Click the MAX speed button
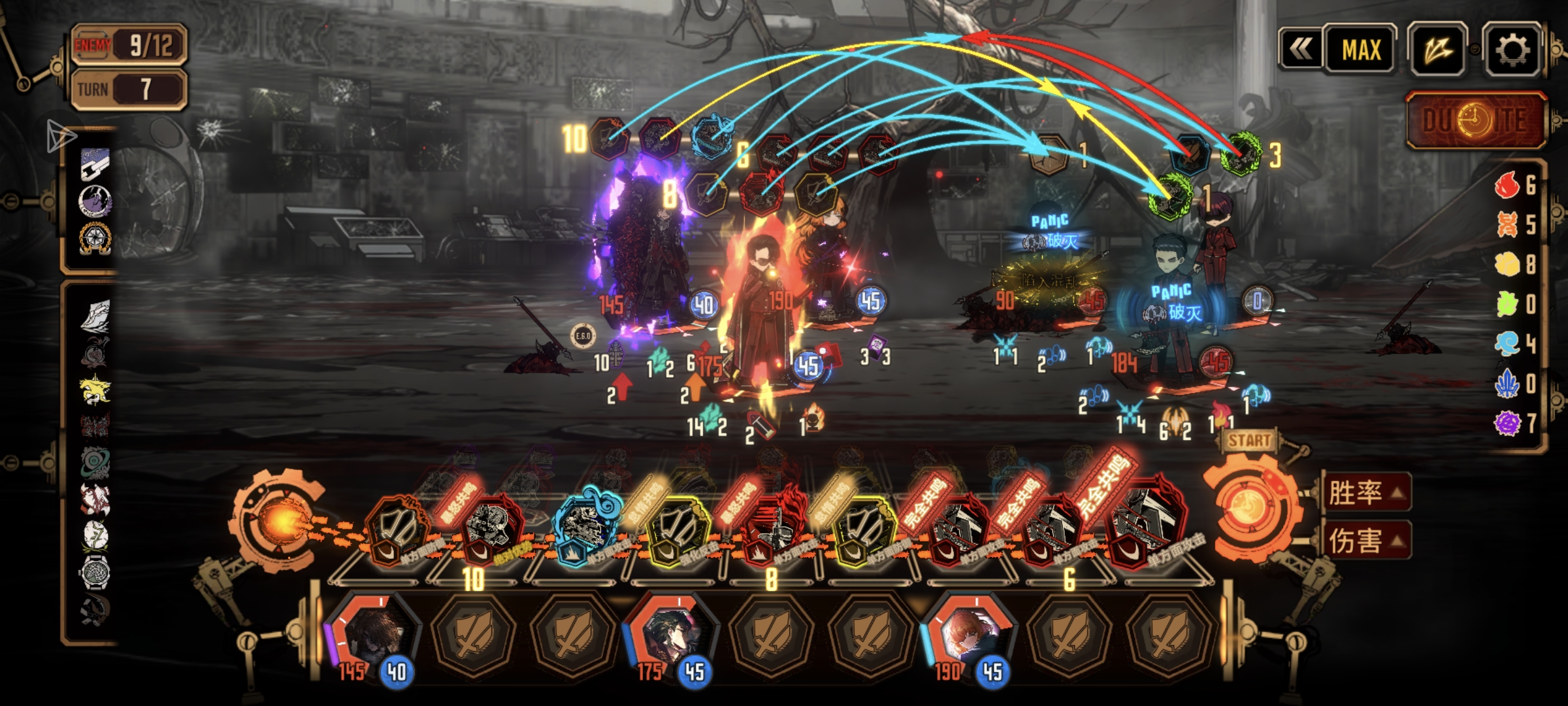 point(1361,49)
